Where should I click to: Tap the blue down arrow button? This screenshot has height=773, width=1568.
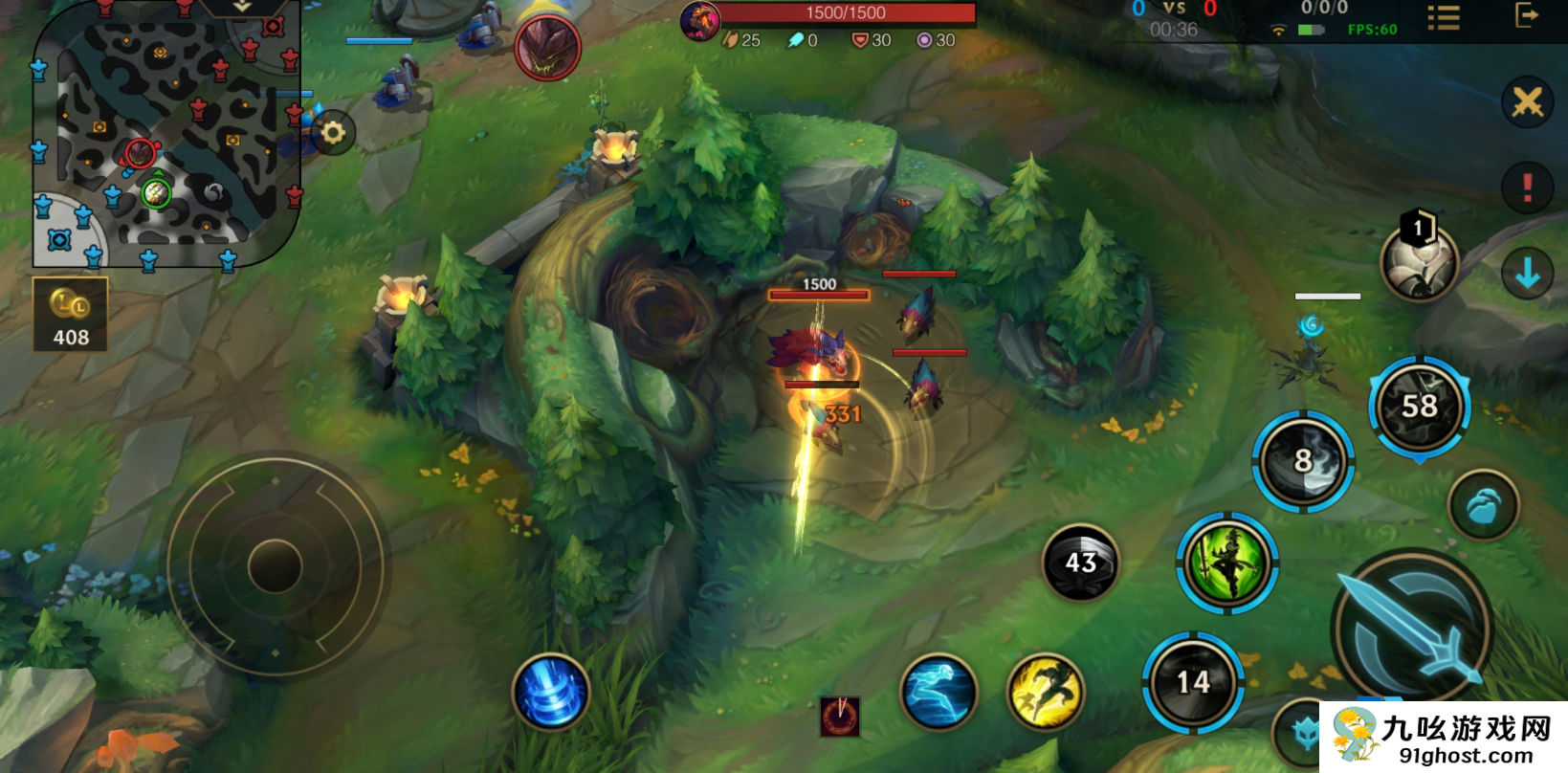pos(1527,274)
